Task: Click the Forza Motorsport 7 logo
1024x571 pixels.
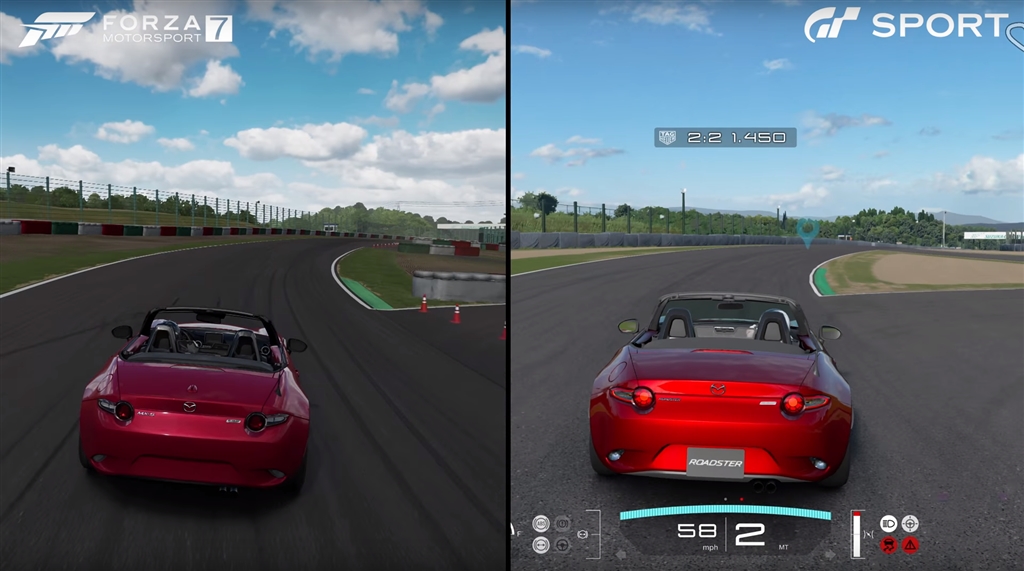Action: pyautogui.click(x=126, y=28)
